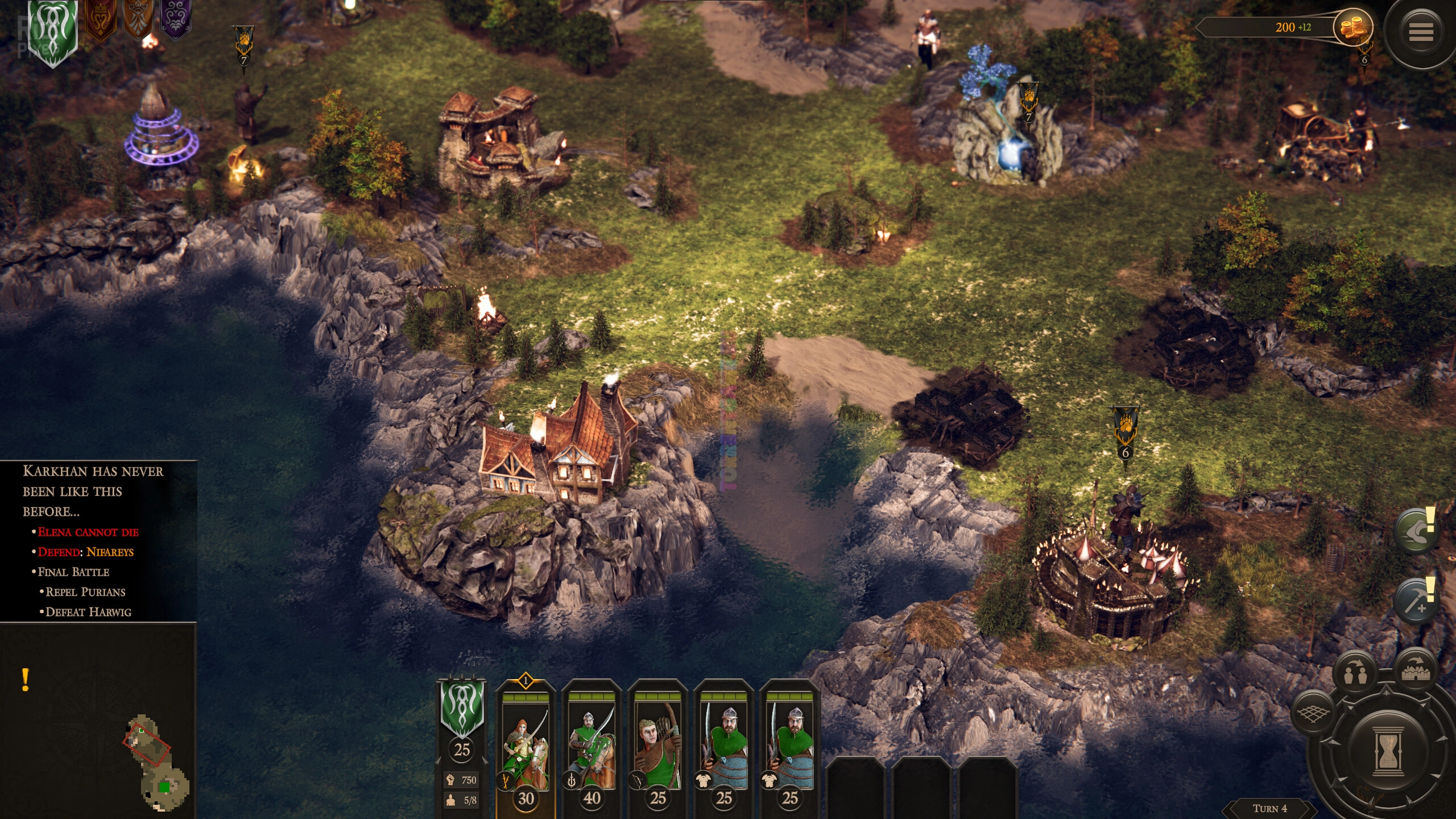Open the hamburger main menu
The width and height of the screenshot is (1456, 819).
(1420, 32)
